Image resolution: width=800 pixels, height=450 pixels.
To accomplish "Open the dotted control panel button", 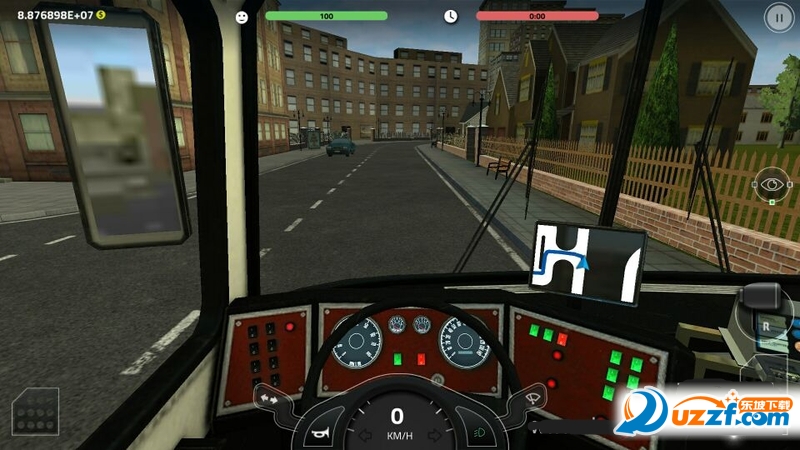I will (35, 411).
